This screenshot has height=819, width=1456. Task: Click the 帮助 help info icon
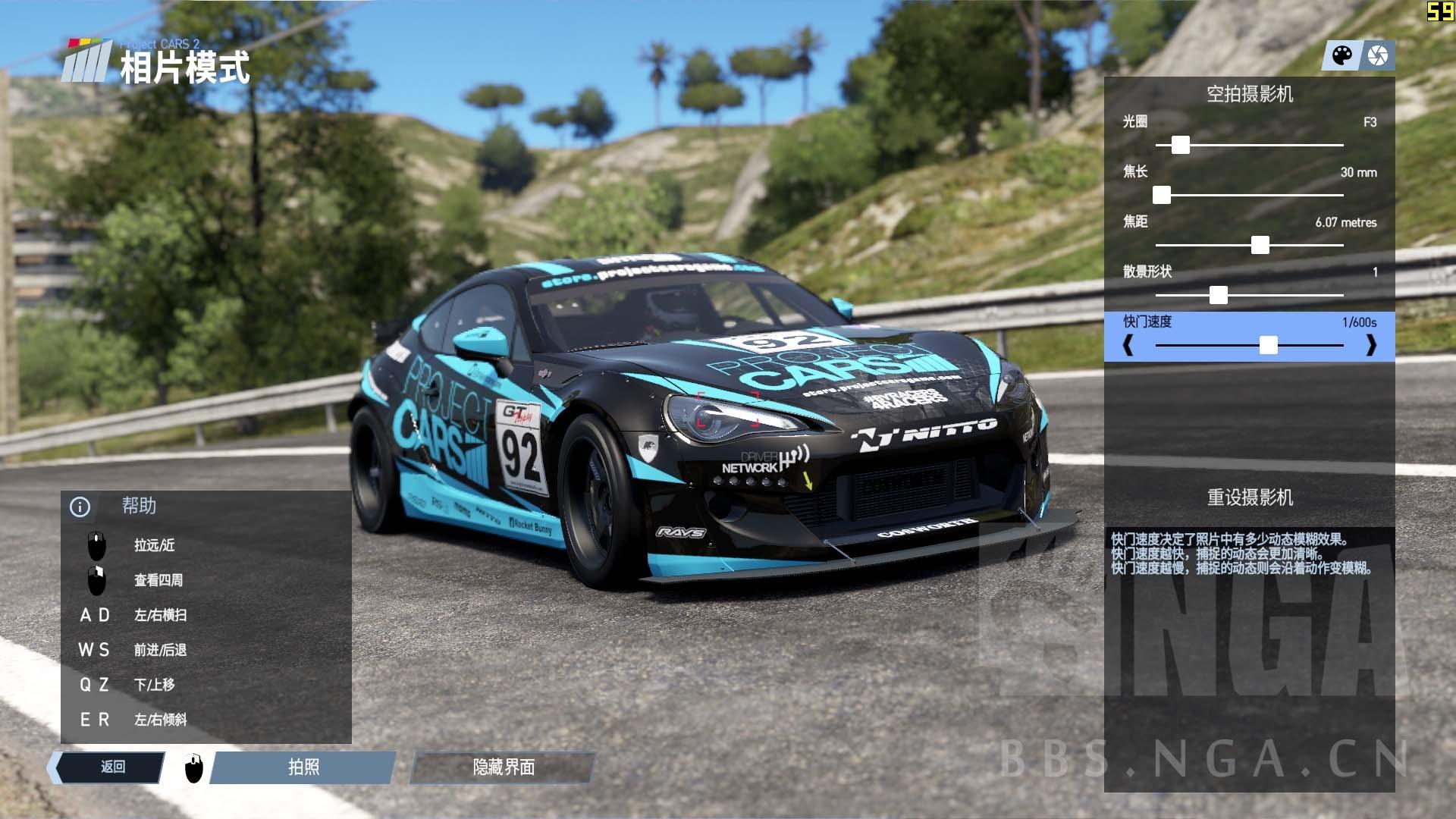pyautogui.click(x=80, y=507)
